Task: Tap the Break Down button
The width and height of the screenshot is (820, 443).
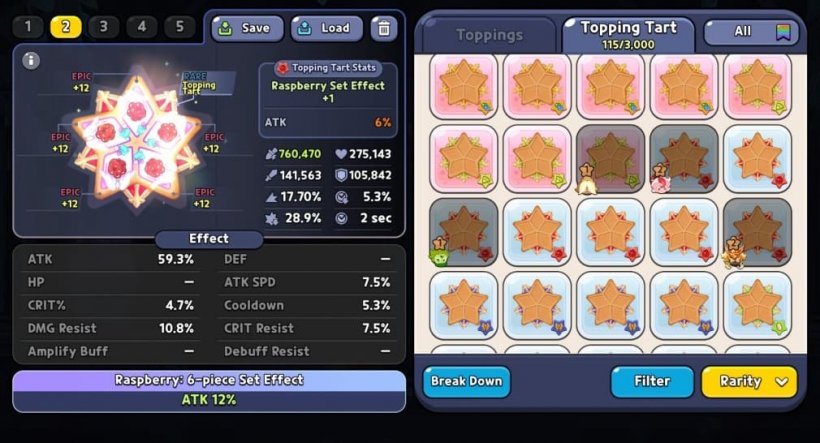Action: click(466, 381)
